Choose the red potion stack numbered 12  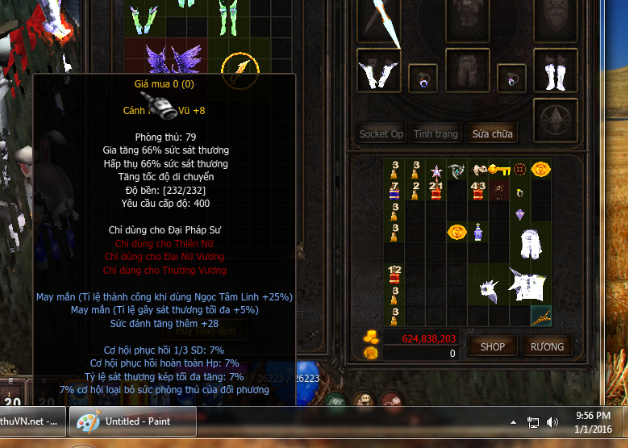pos(394,272)
